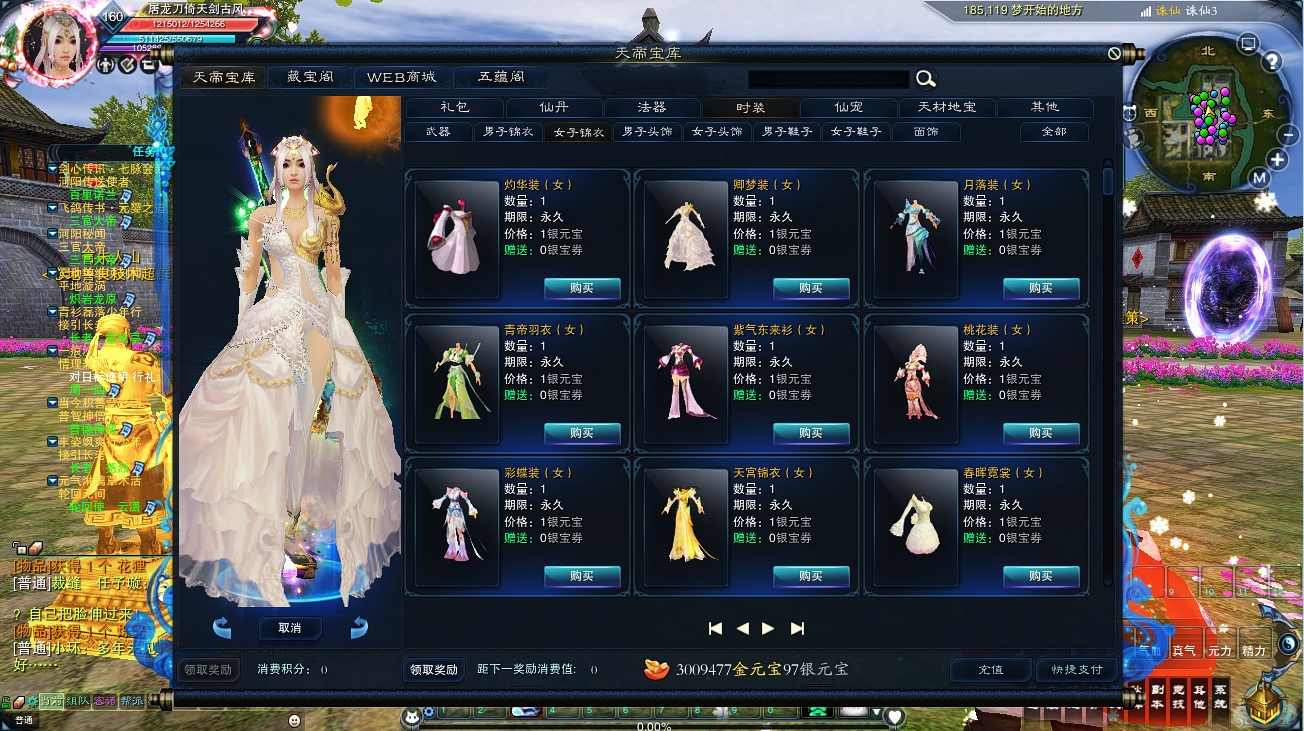Click the shop search text field

(829, 79)
